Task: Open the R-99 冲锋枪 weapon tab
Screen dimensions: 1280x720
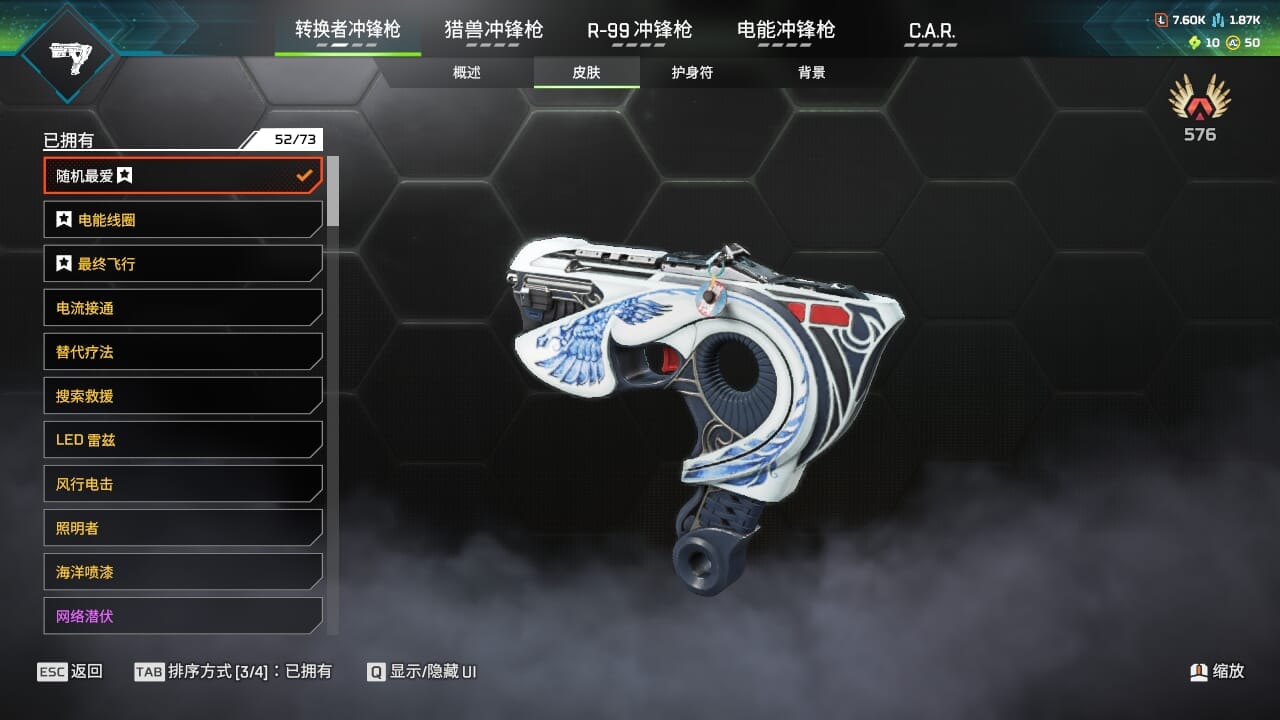Action: 639,30
